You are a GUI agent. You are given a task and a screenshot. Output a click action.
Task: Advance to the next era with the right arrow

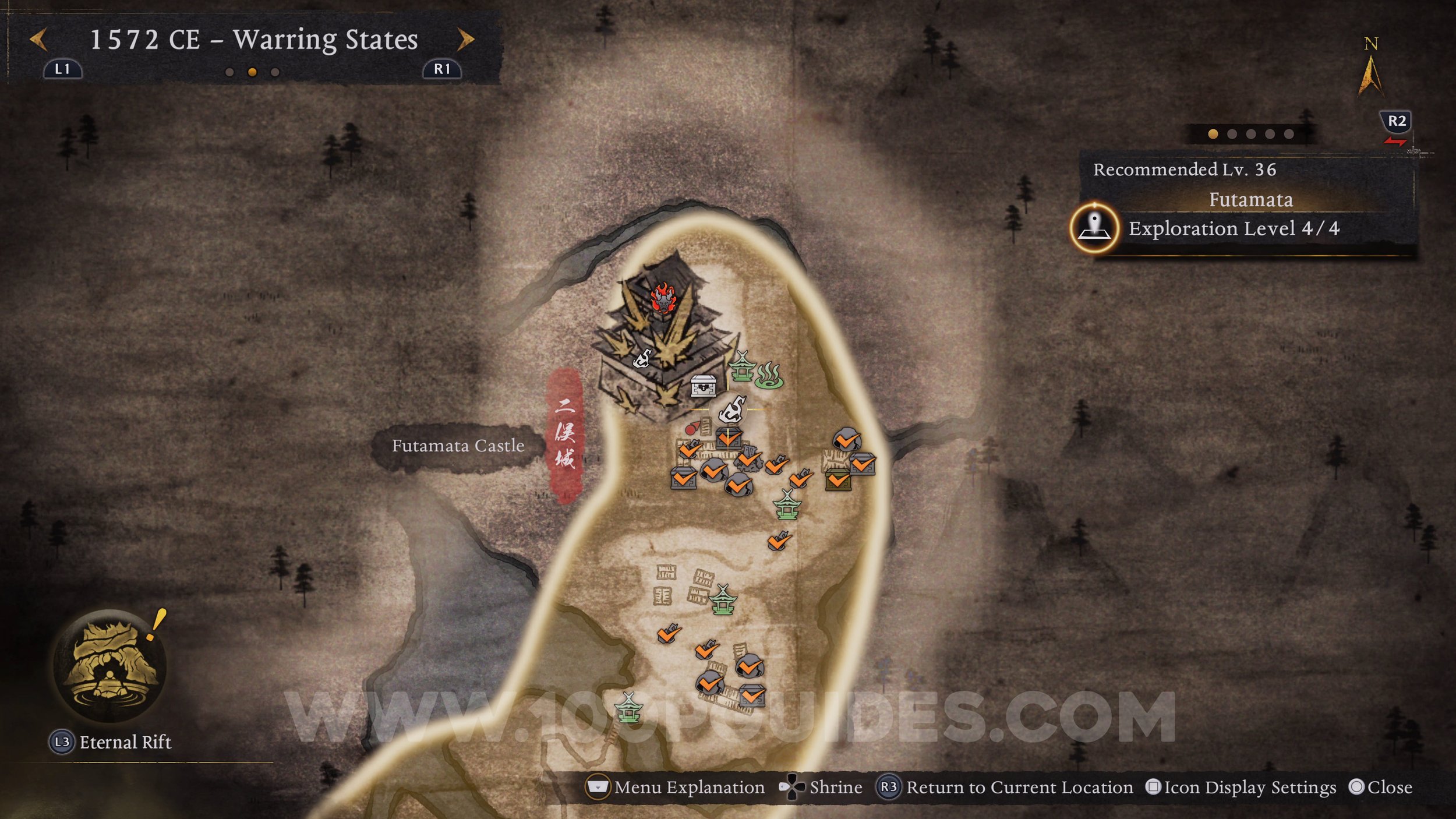465,40
